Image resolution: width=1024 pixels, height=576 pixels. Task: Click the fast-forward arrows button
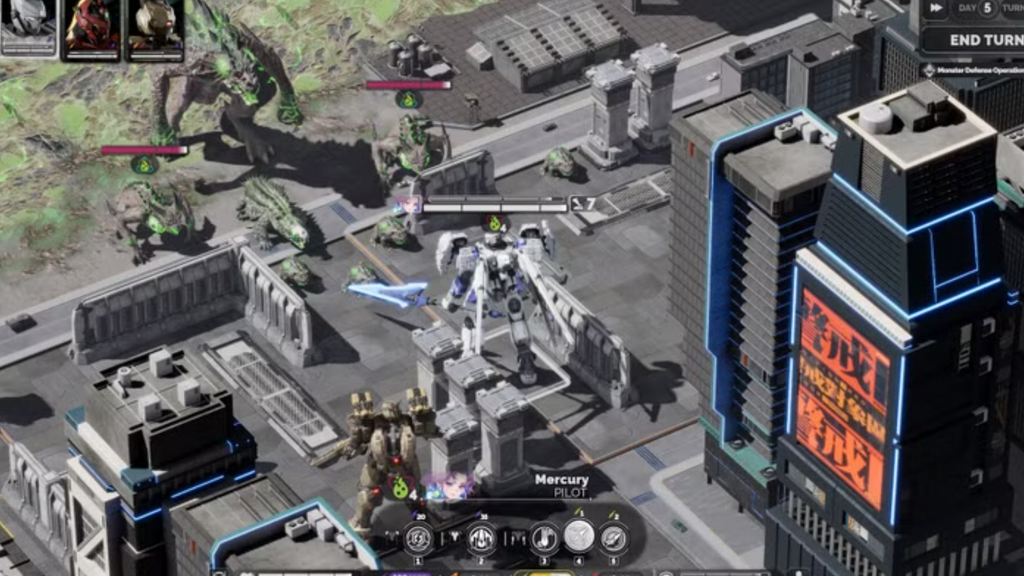tap(934, 9)
